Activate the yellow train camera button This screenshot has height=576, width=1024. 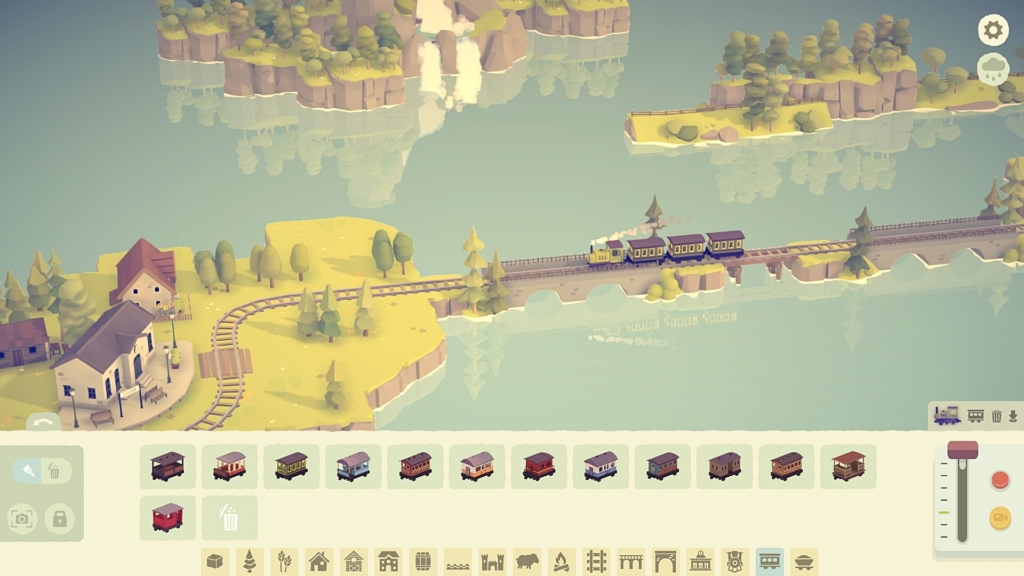999,517
